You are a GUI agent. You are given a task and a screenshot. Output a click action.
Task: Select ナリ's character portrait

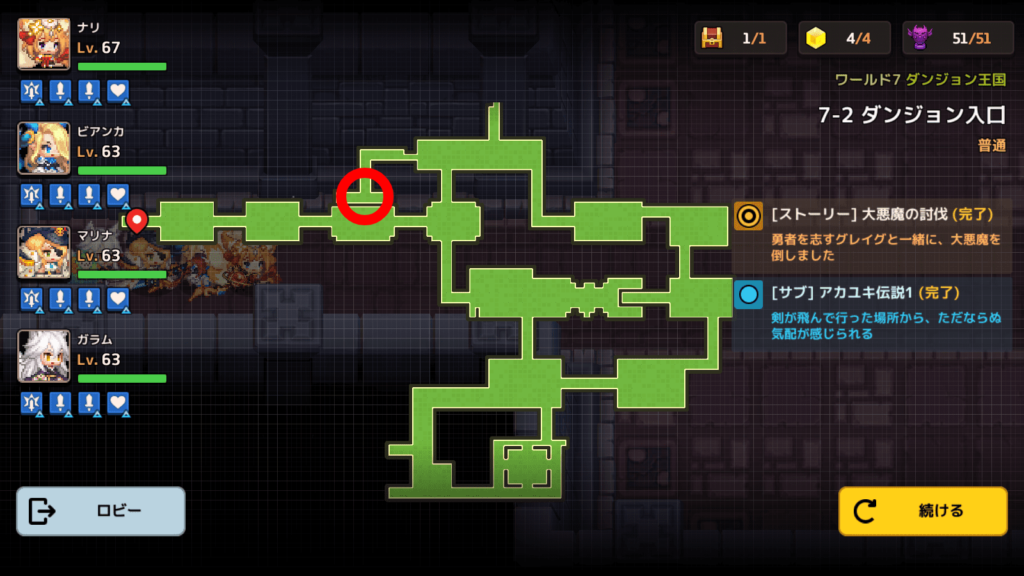point(44,44)
